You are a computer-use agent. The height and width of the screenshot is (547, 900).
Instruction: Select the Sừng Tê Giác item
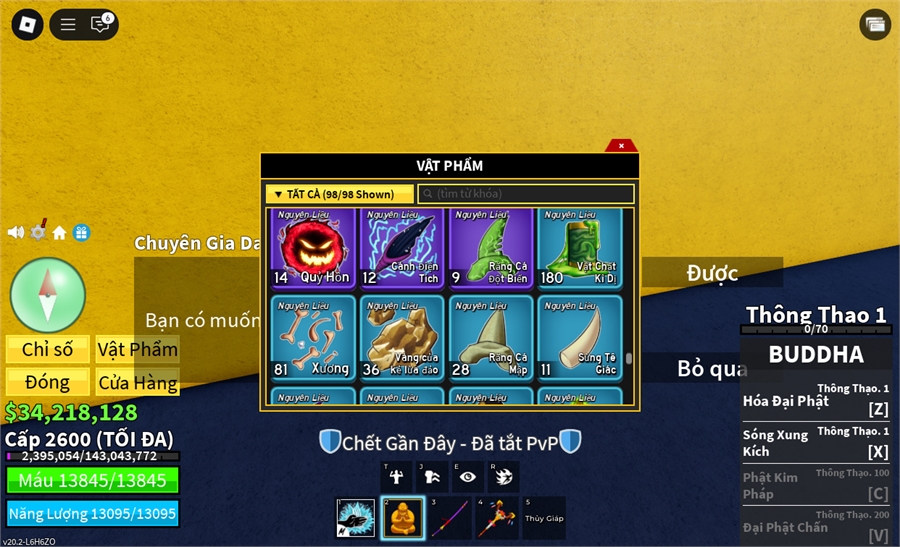[579, 338]
